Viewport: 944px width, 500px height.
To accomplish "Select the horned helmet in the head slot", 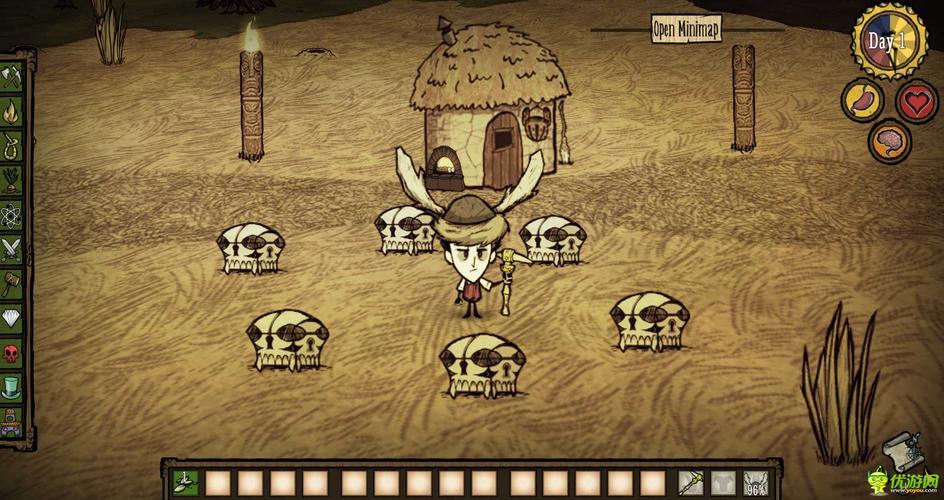I will pos(756,481).
